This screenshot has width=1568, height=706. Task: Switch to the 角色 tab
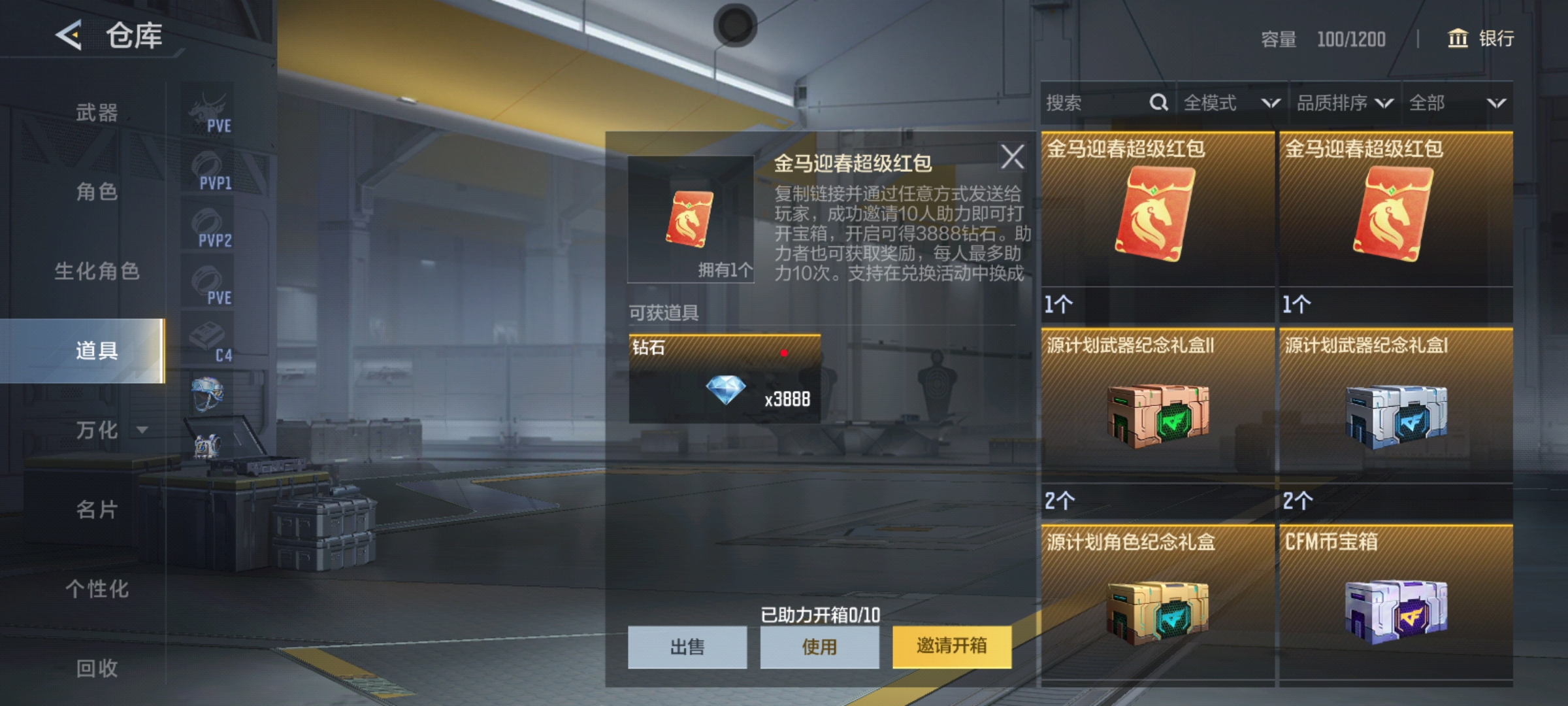tap(98, 192)
